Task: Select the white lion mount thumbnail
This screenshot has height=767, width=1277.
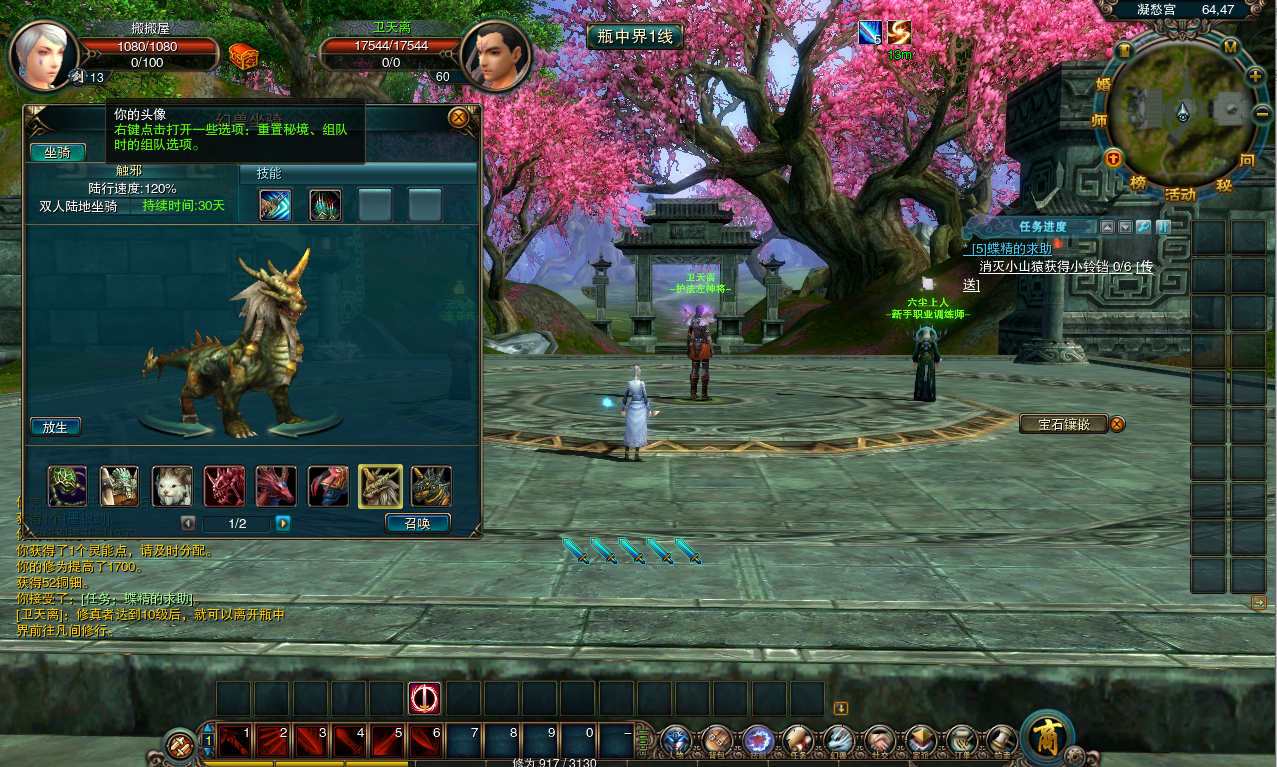Action: [171, 486]
